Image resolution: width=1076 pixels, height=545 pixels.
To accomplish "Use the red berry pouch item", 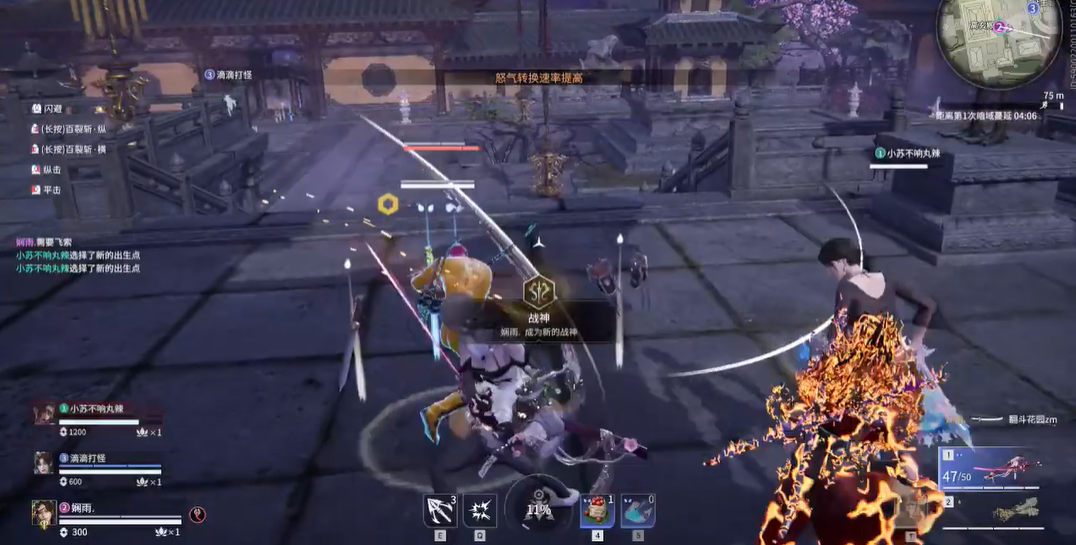I will pos(597,510).
